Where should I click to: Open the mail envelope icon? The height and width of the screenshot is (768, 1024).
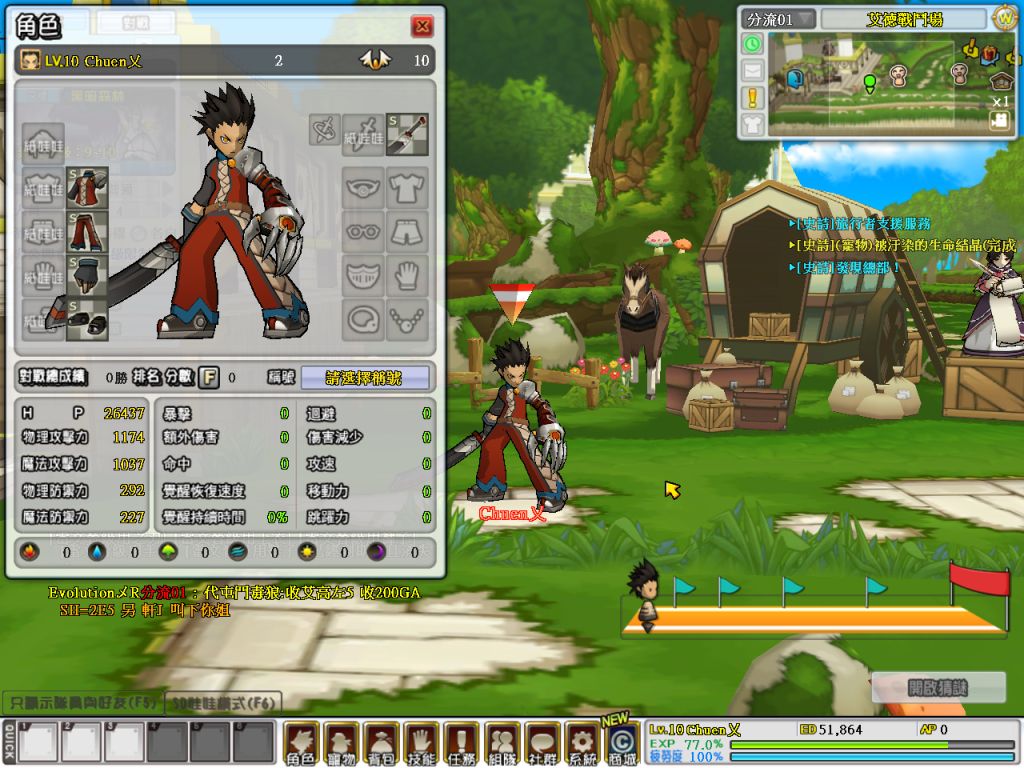(x=752, y=71)
